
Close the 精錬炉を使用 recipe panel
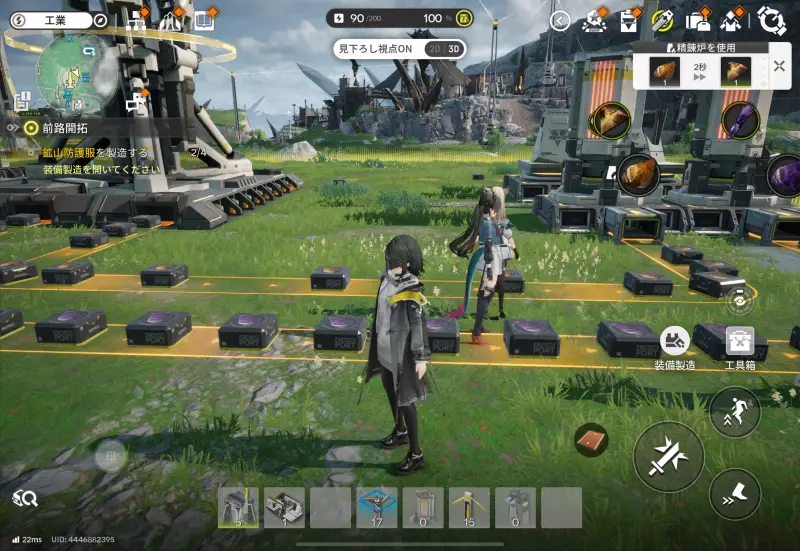tap(779, 67)
